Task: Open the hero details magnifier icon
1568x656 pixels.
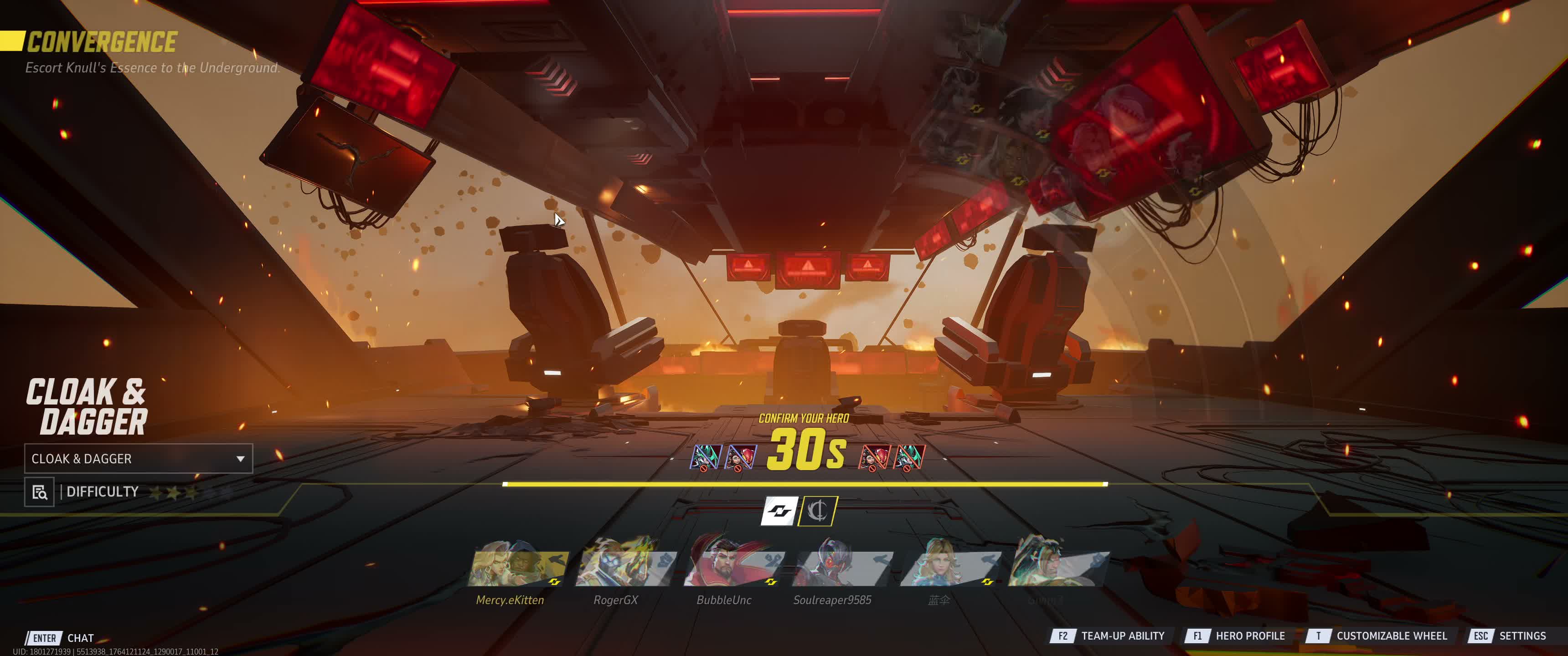Action: coord(40,492)
